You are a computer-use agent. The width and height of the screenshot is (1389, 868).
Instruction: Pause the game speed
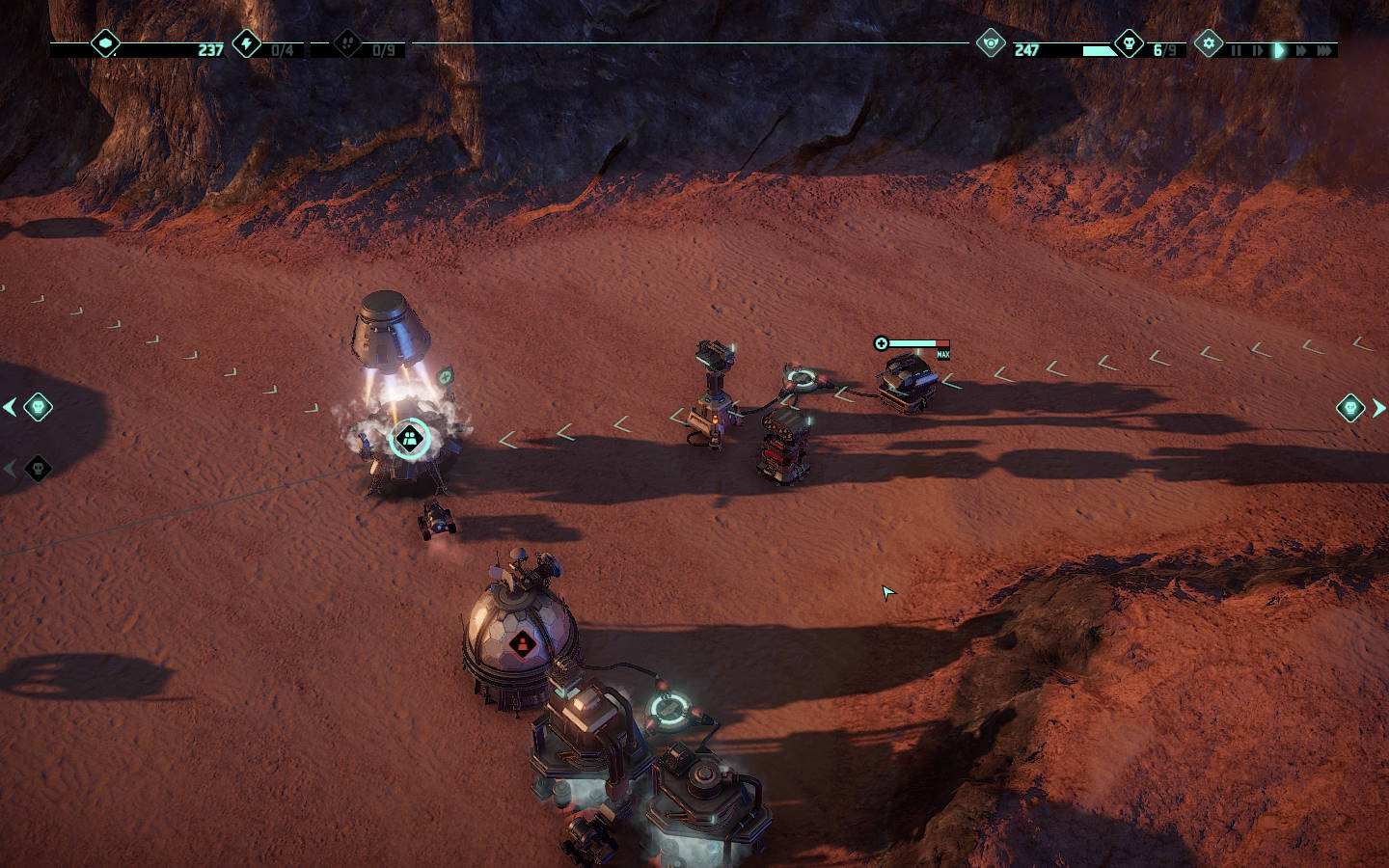[1236, 50]
